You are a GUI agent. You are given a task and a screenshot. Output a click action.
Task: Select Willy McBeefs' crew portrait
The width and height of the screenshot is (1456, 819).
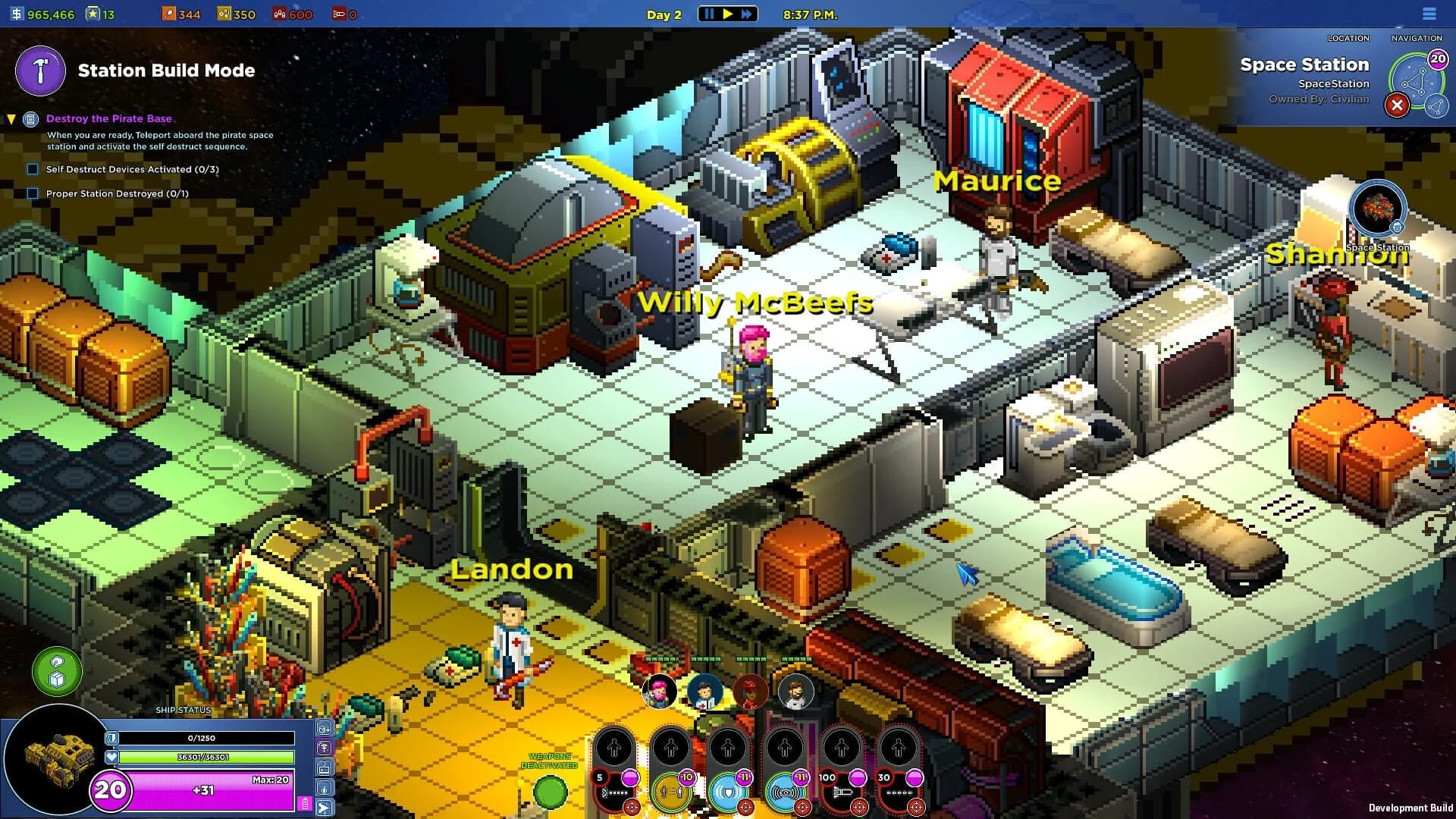pos(659,692)
